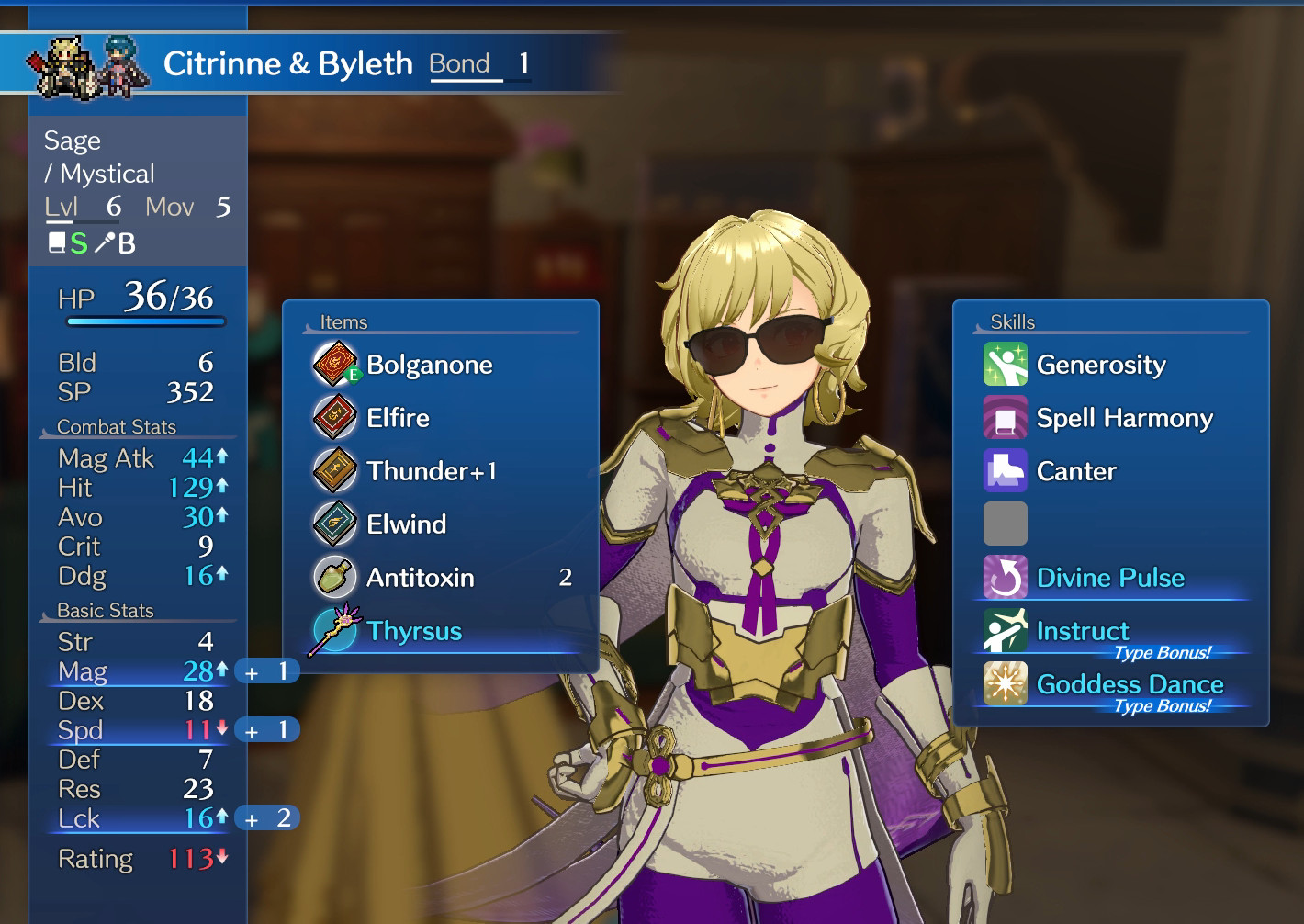Open the Items panel header

[343, 322]
